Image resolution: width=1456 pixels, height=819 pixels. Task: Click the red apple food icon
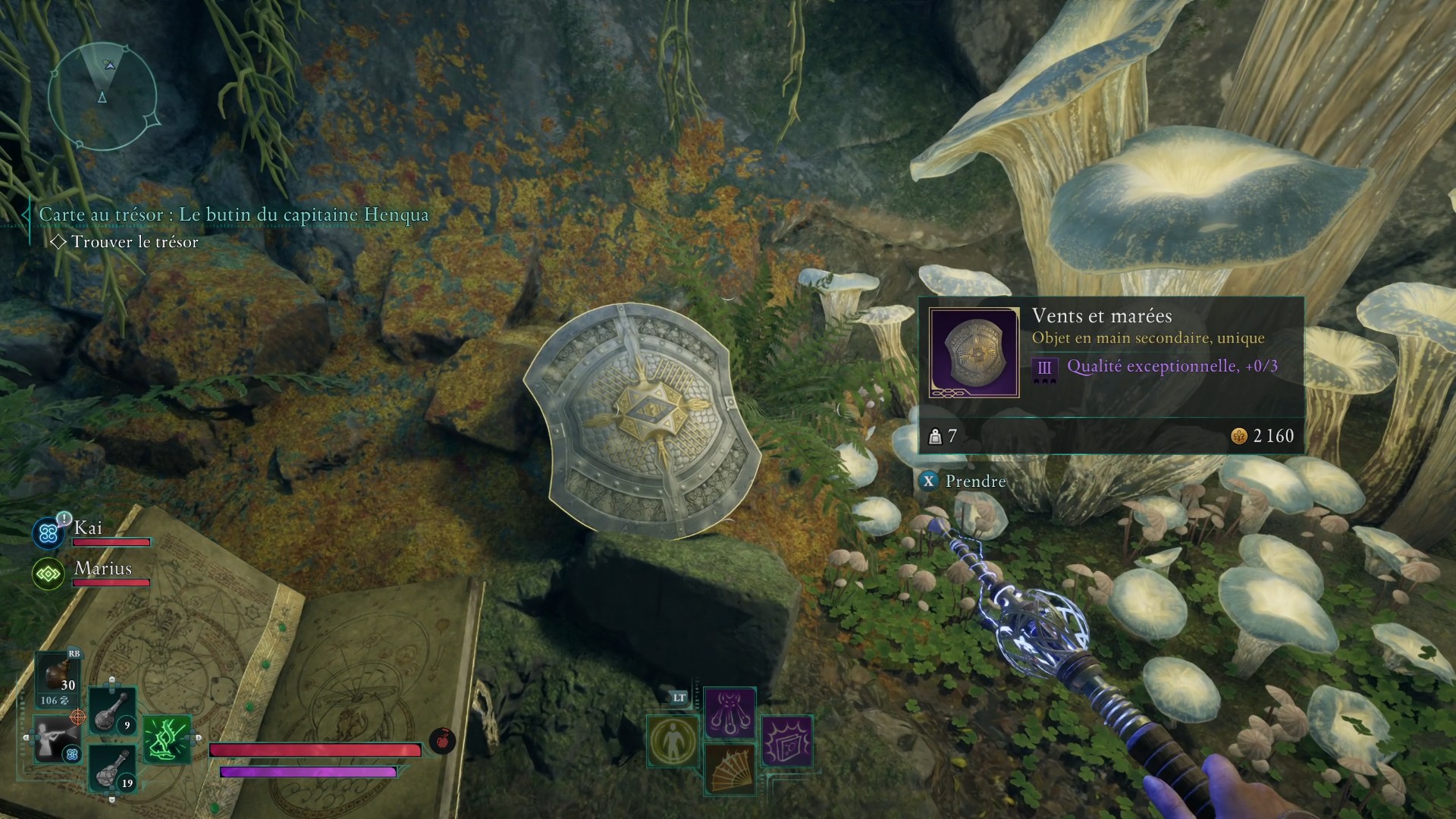point(442,740)
